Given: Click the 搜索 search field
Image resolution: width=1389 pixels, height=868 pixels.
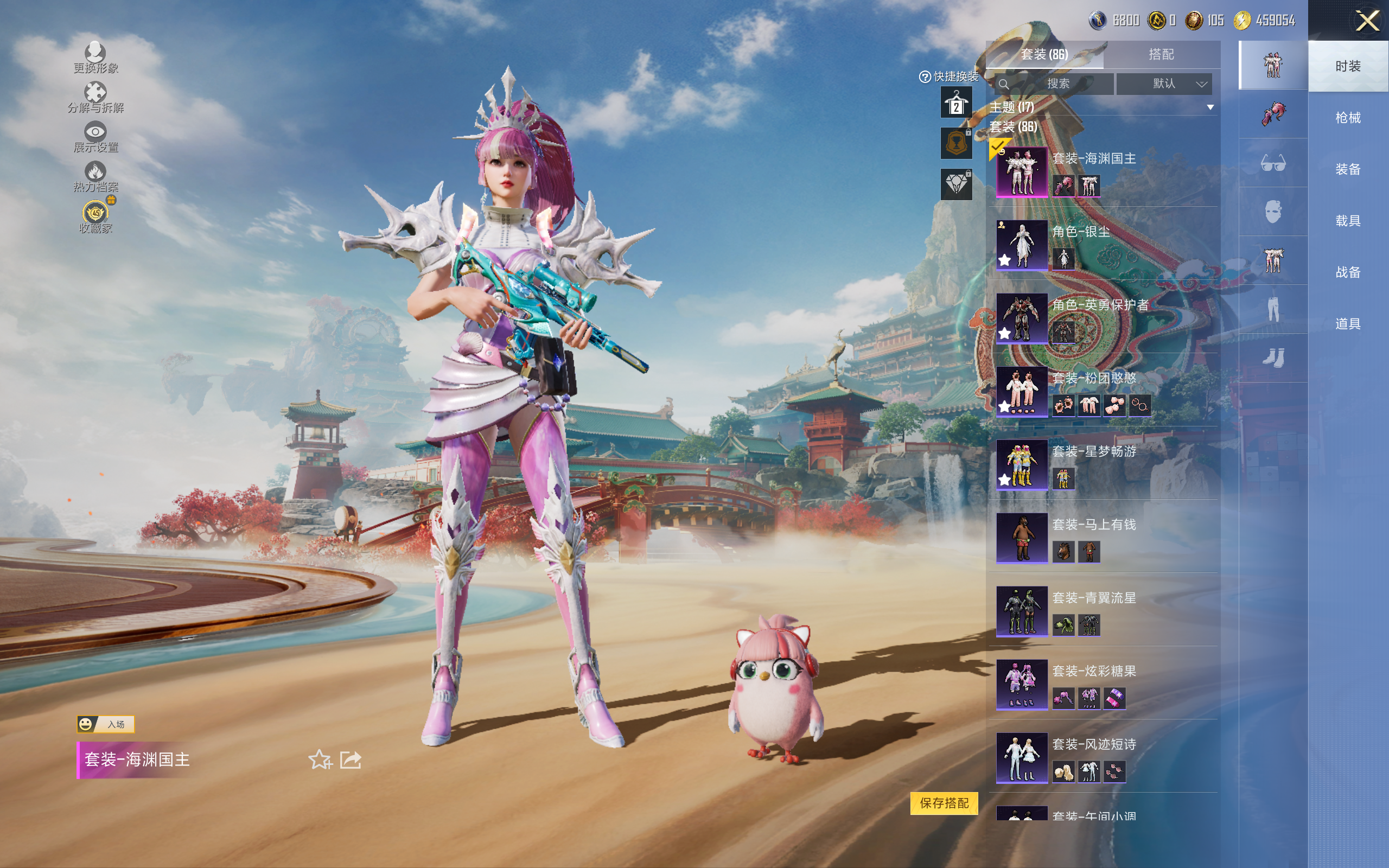Looking at the screenshot, I should [1054, 84].
